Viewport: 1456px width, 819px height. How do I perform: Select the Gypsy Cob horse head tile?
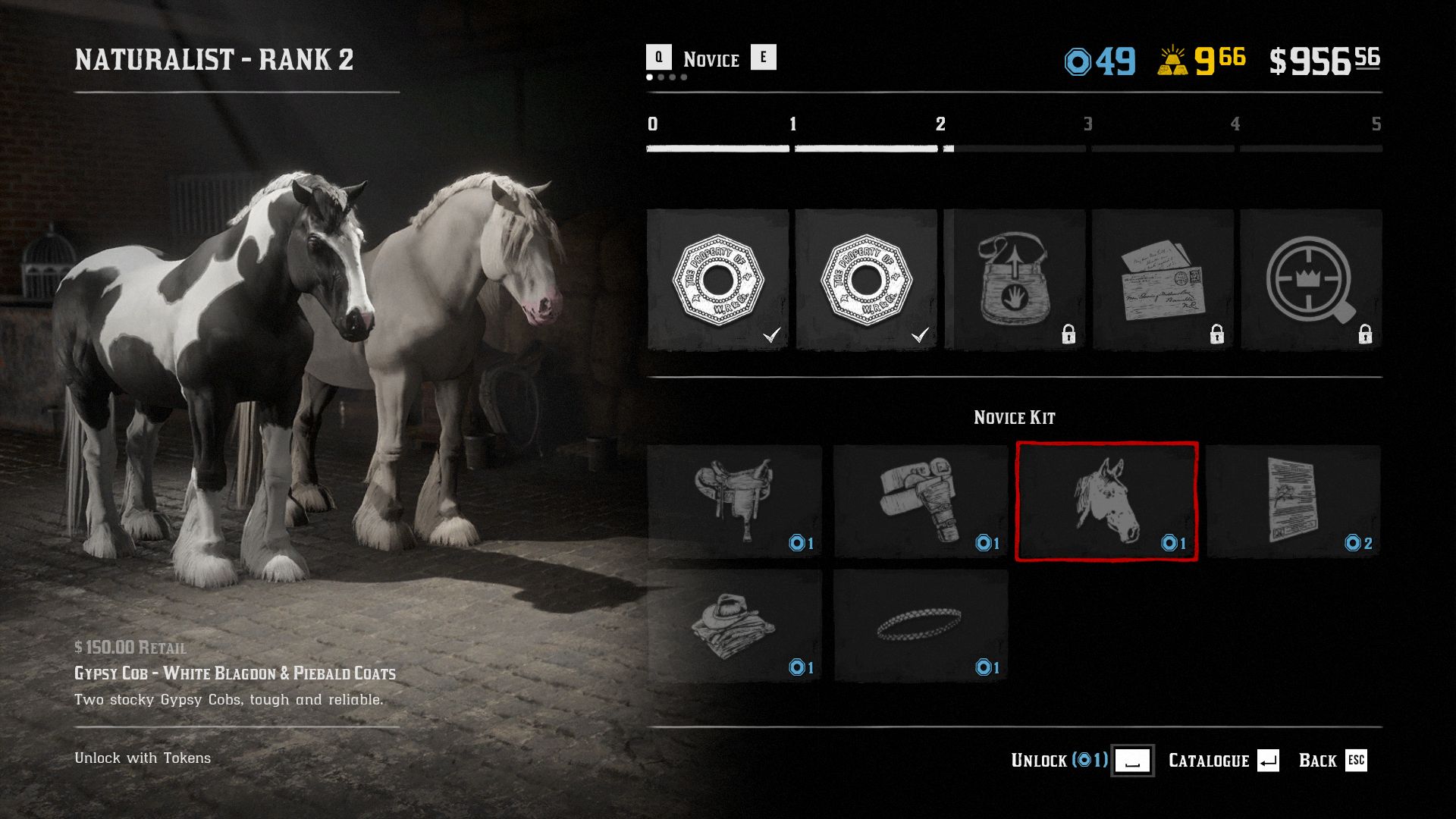coord(1106,501)
